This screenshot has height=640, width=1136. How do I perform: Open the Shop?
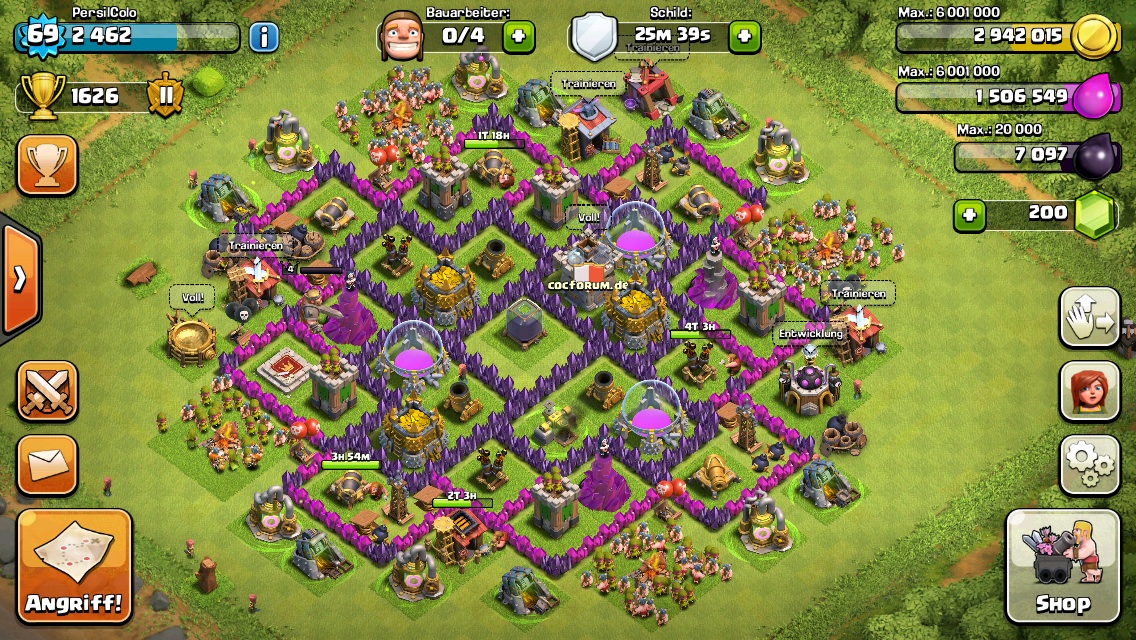pyautogui.click(x=1062, y=566)
